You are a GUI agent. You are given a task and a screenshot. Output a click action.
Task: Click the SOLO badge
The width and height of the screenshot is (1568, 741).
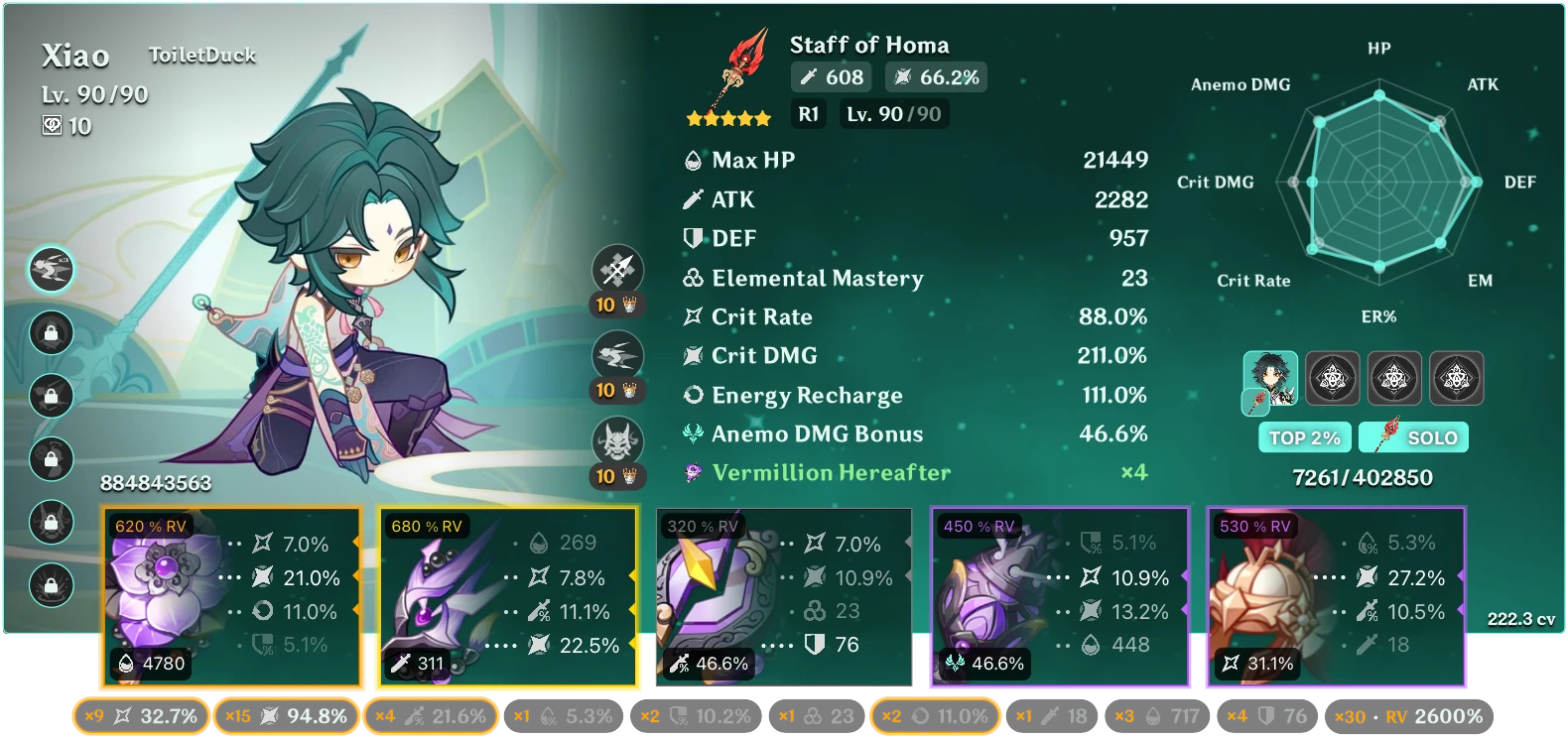1413,436
